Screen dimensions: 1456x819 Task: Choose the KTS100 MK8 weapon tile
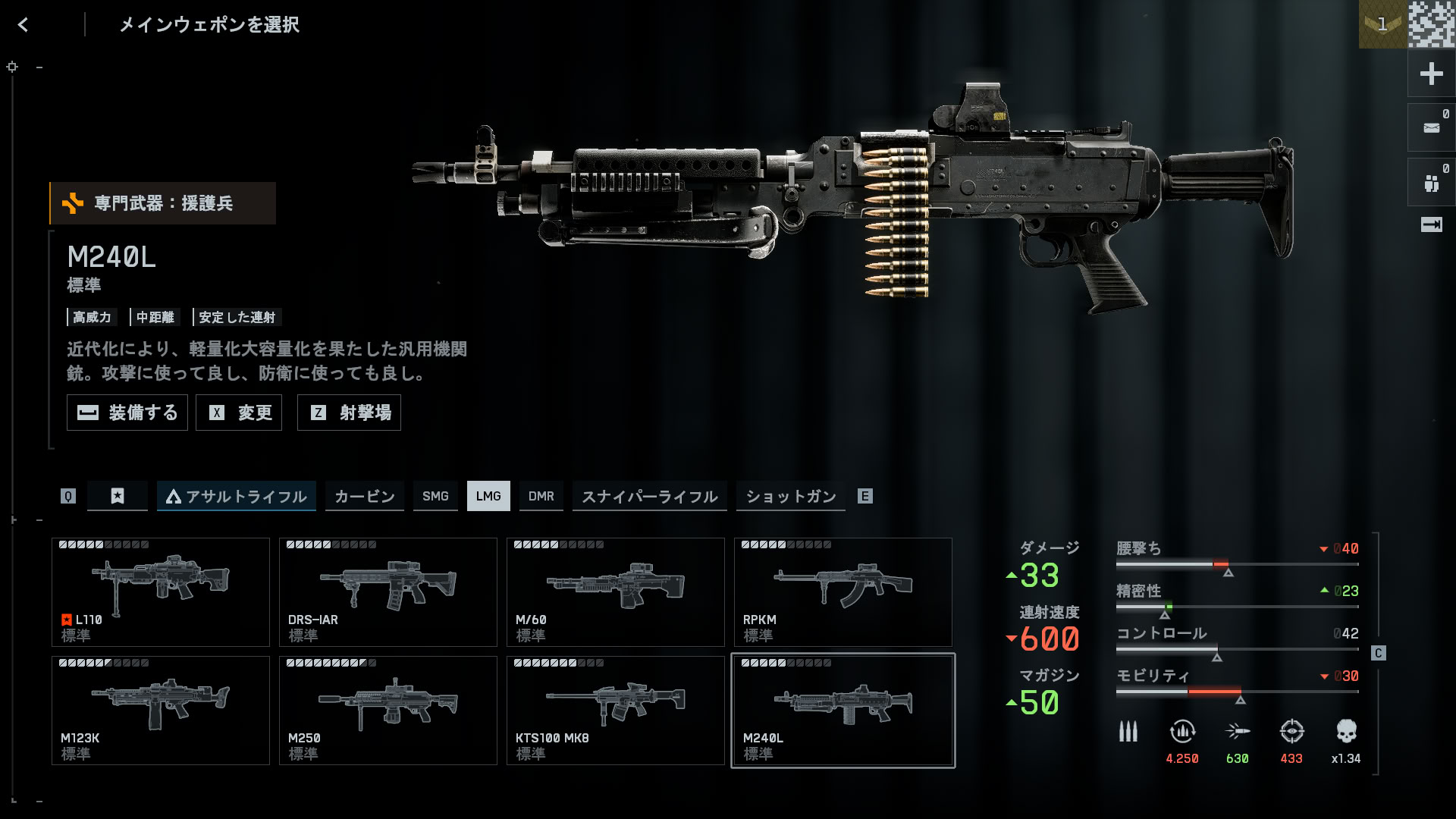click(x=616, y=711)
